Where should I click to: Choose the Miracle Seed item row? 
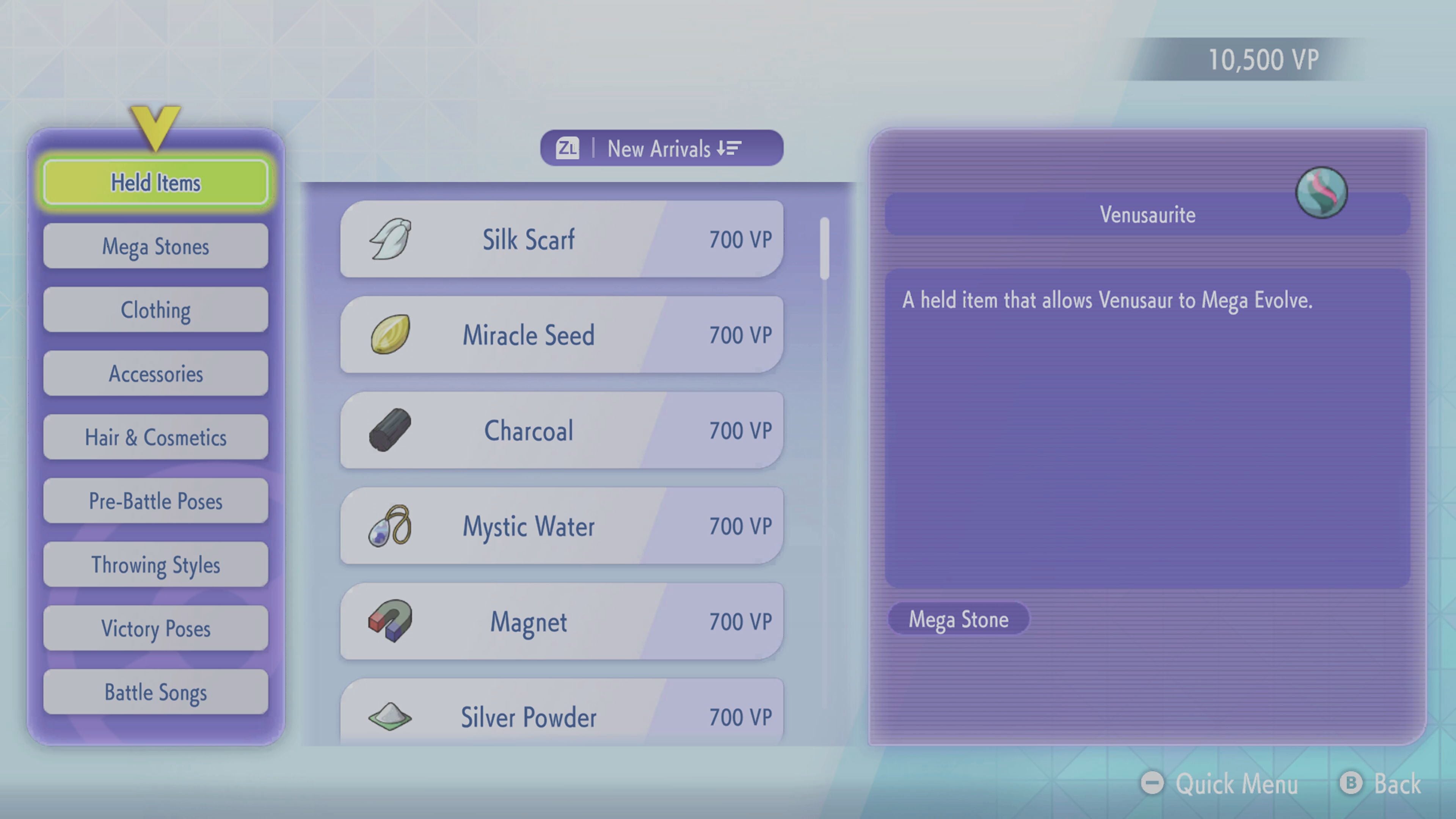pyautogui.click(x=561, y=334)
